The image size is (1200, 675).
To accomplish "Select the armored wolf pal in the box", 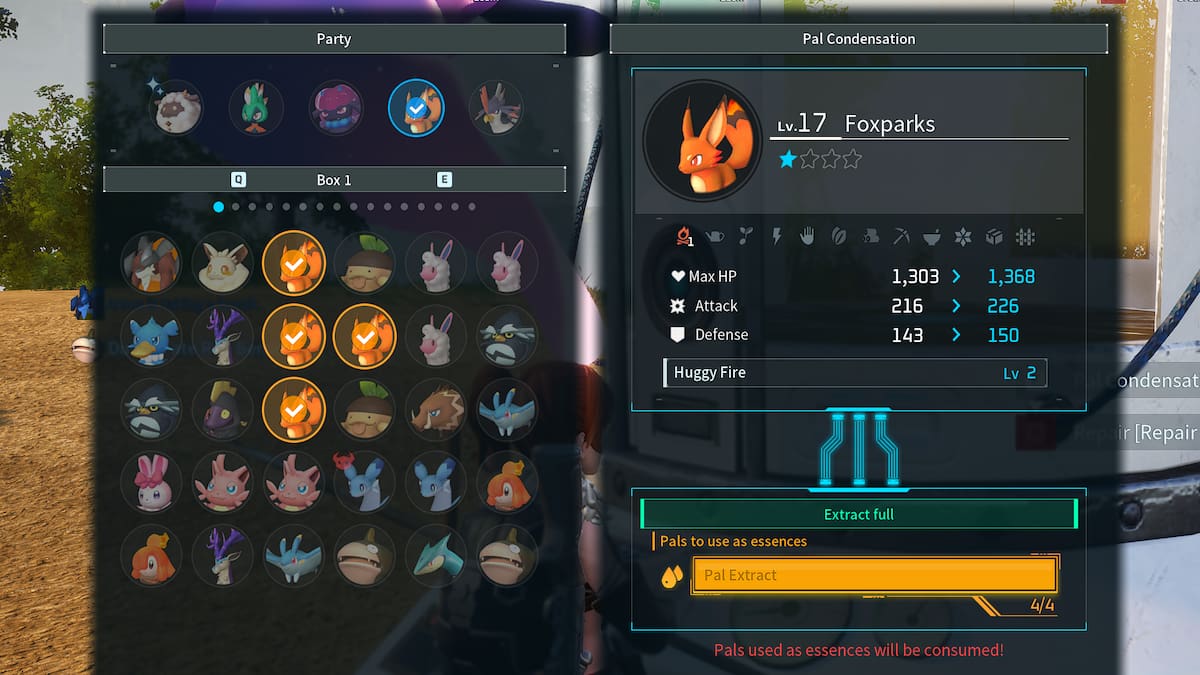I will point(151,263).
